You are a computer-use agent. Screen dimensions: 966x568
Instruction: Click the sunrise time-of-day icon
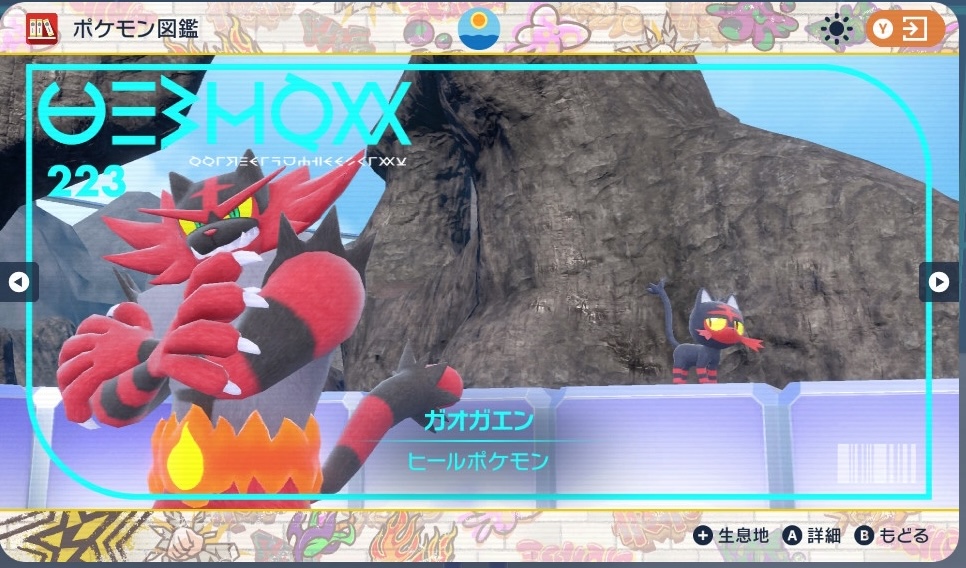(x=479, y=28)
